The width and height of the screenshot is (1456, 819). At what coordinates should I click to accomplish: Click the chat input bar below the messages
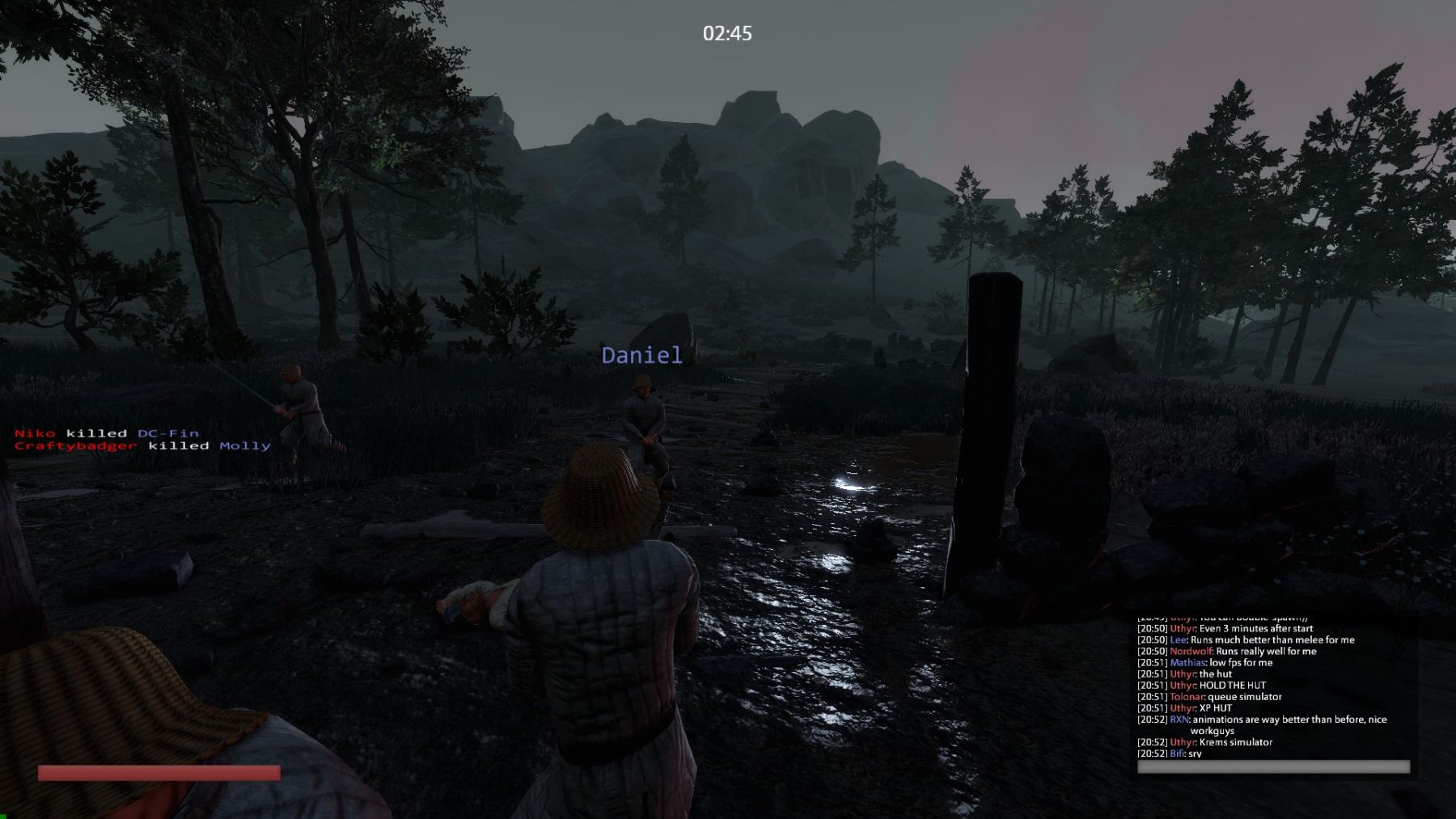[x=1272, y=766]
